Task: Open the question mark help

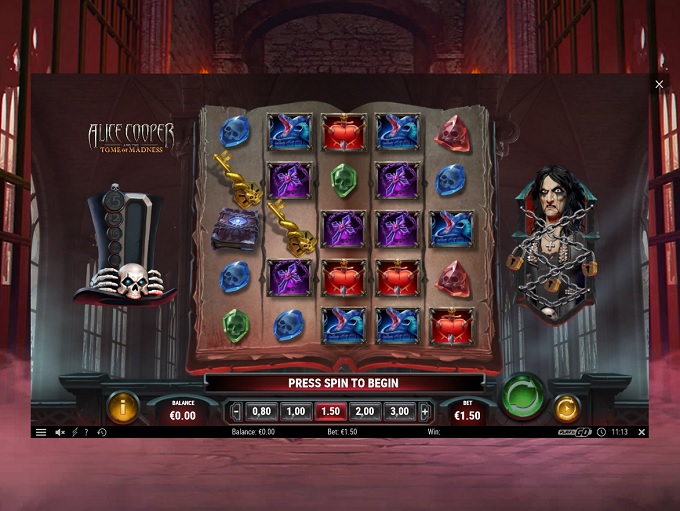Action: [x=86, y=432]
